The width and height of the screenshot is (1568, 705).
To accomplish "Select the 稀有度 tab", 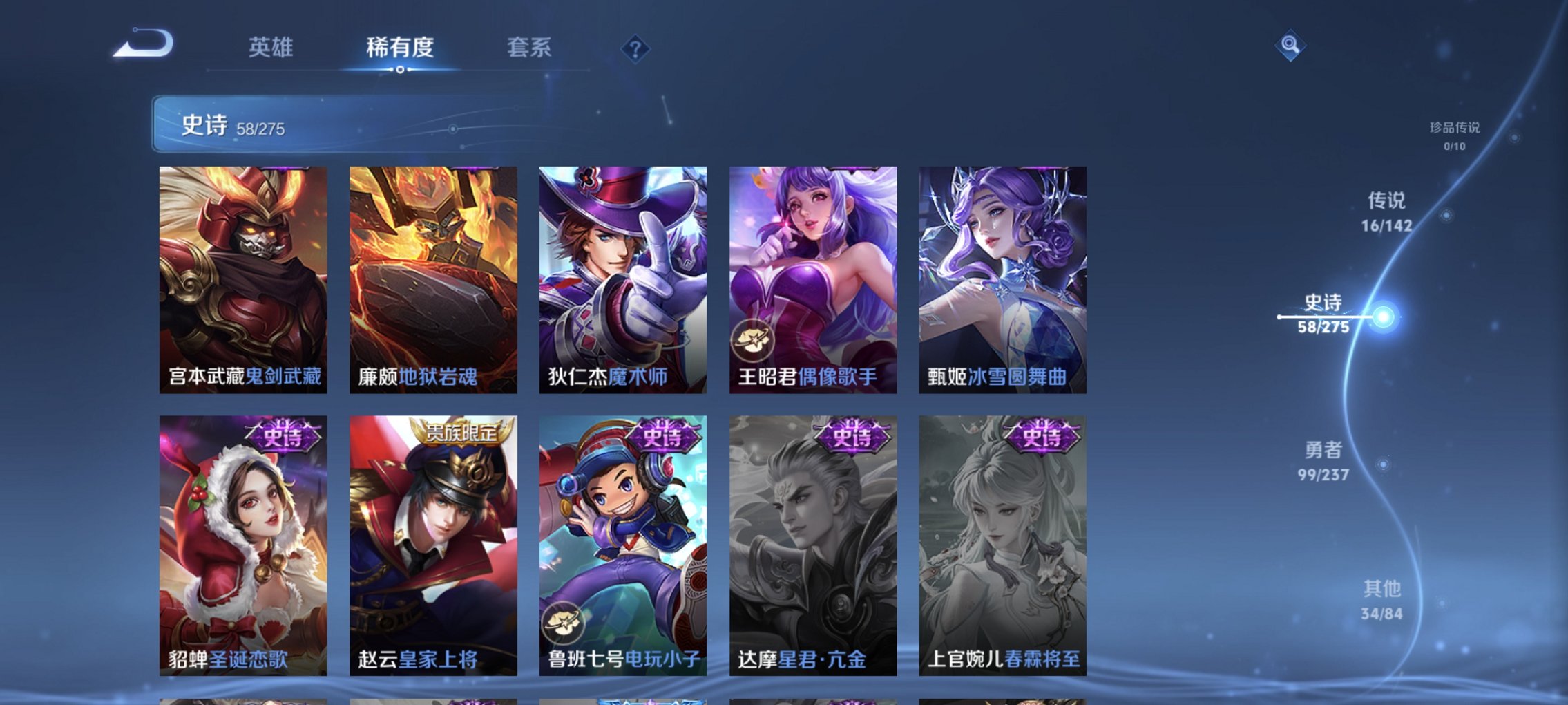I will coord(399,48).
